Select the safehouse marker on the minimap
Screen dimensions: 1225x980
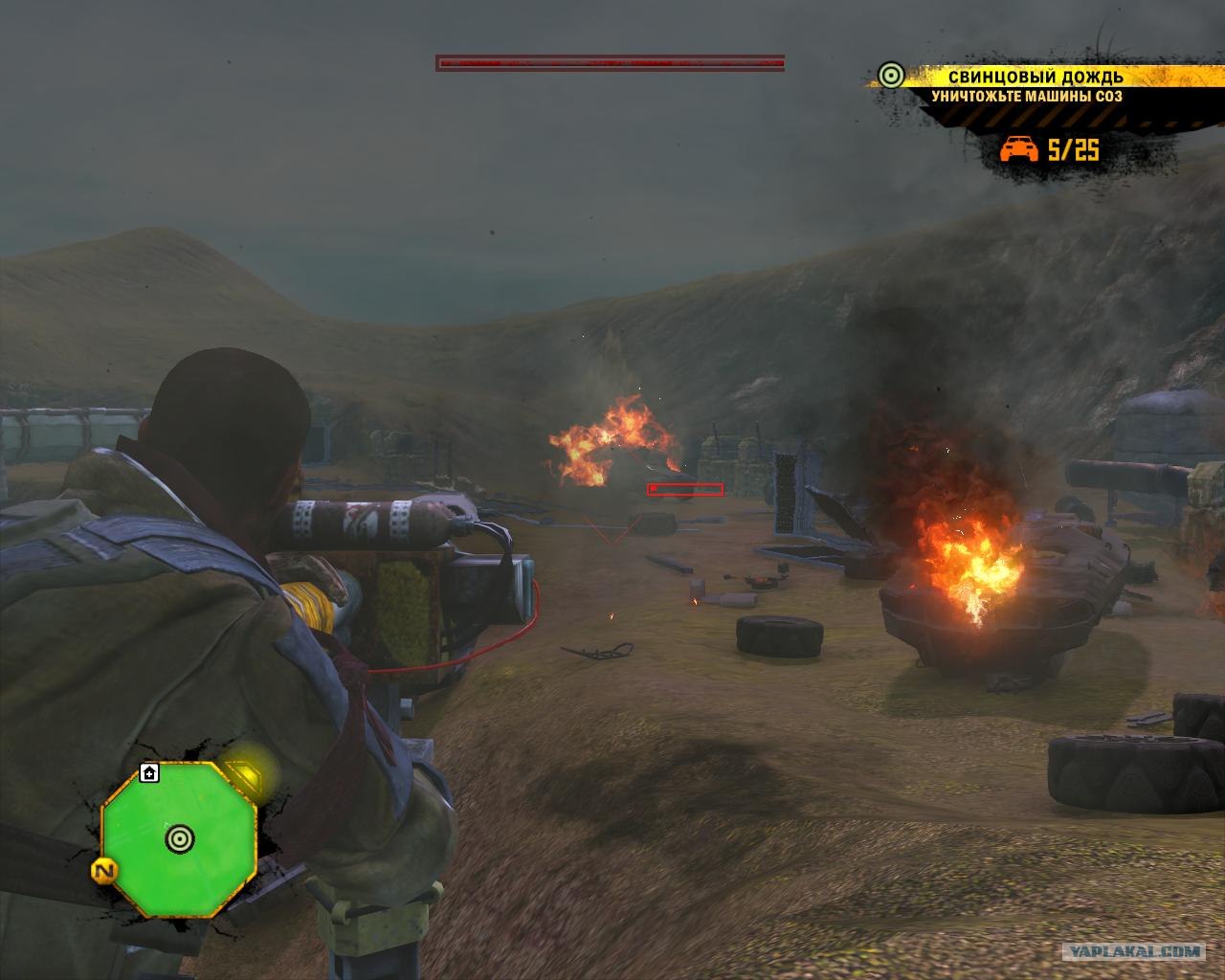tap(149, 772)
